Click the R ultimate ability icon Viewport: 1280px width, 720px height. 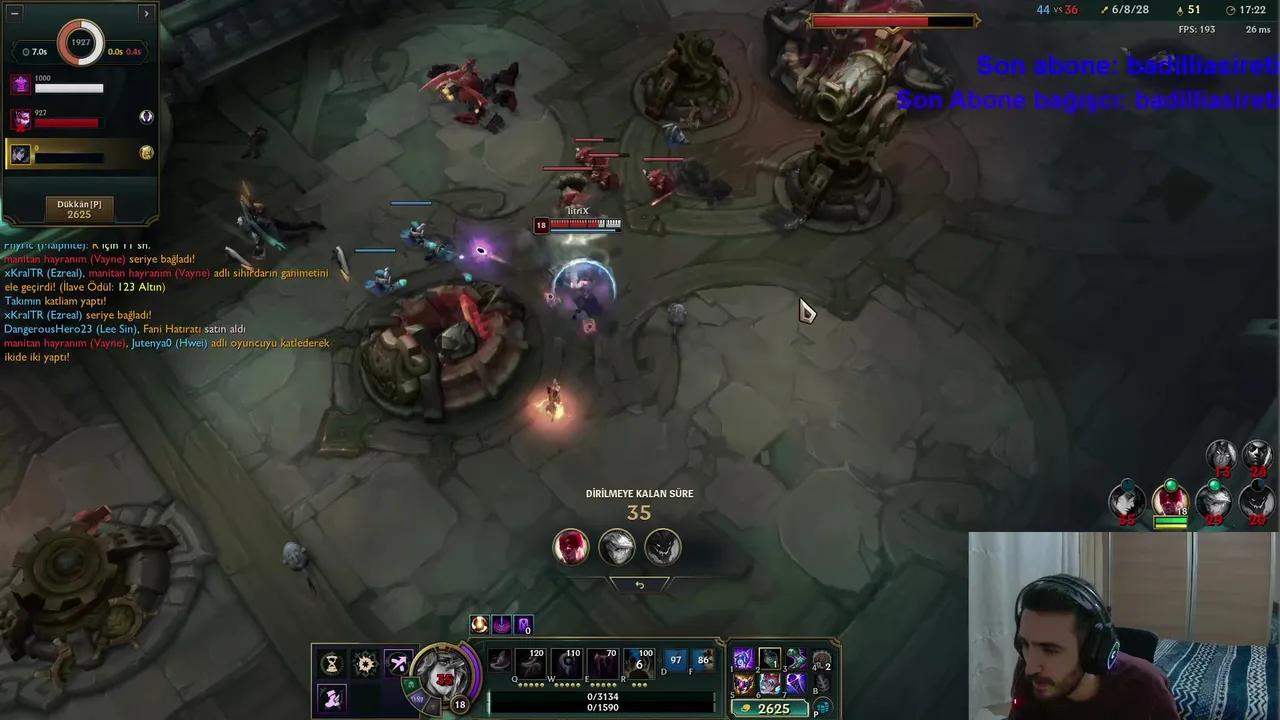click(x=637, y=661)
